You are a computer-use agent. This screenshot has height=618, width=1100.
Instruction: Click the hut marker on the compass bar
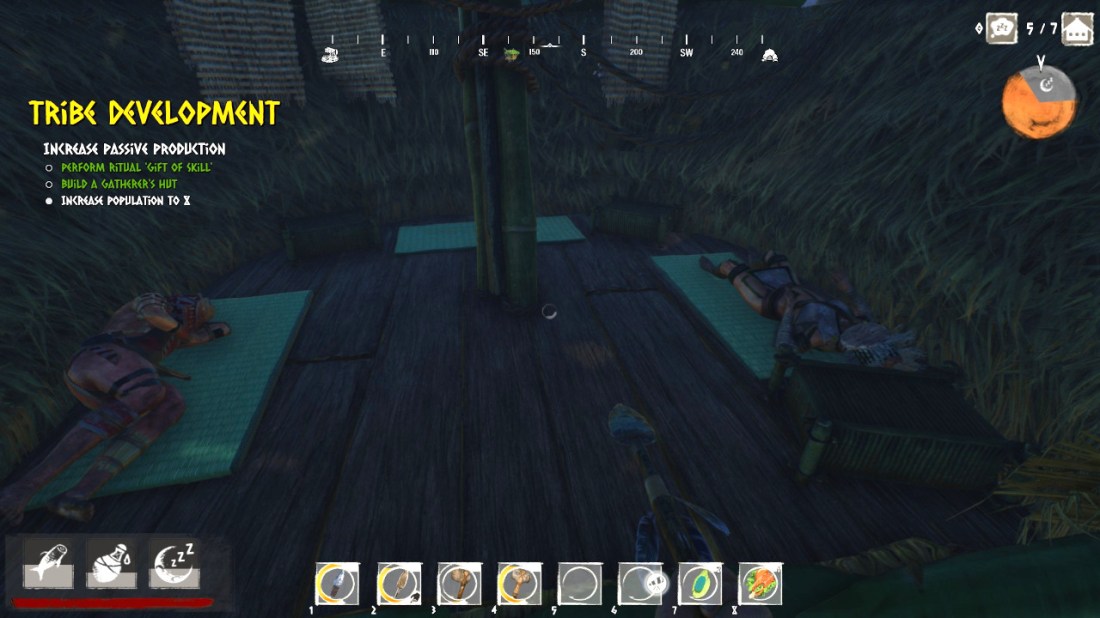click(x=769, y=54)
